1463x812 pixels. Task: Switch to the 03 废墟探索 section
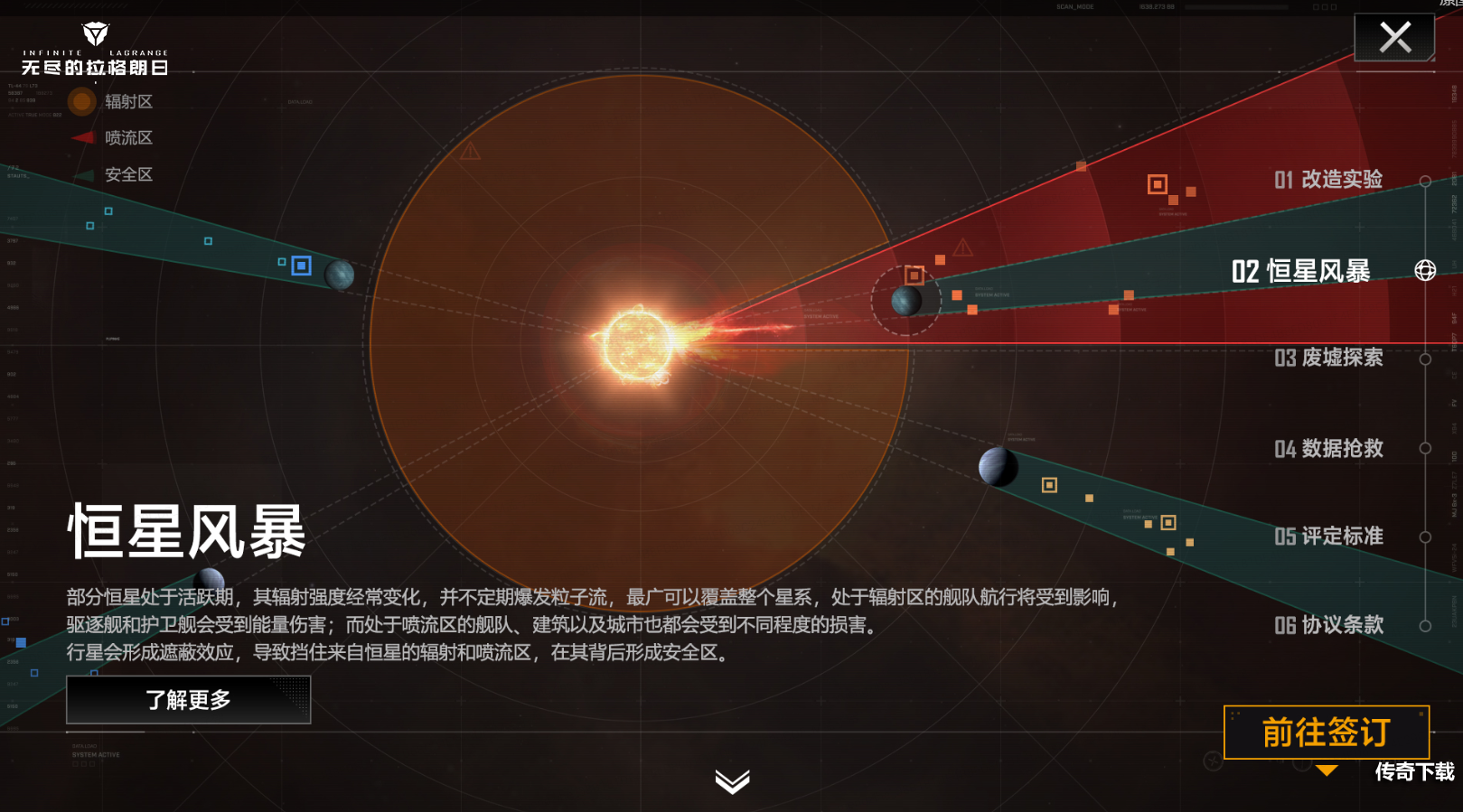coord(1328,359)
